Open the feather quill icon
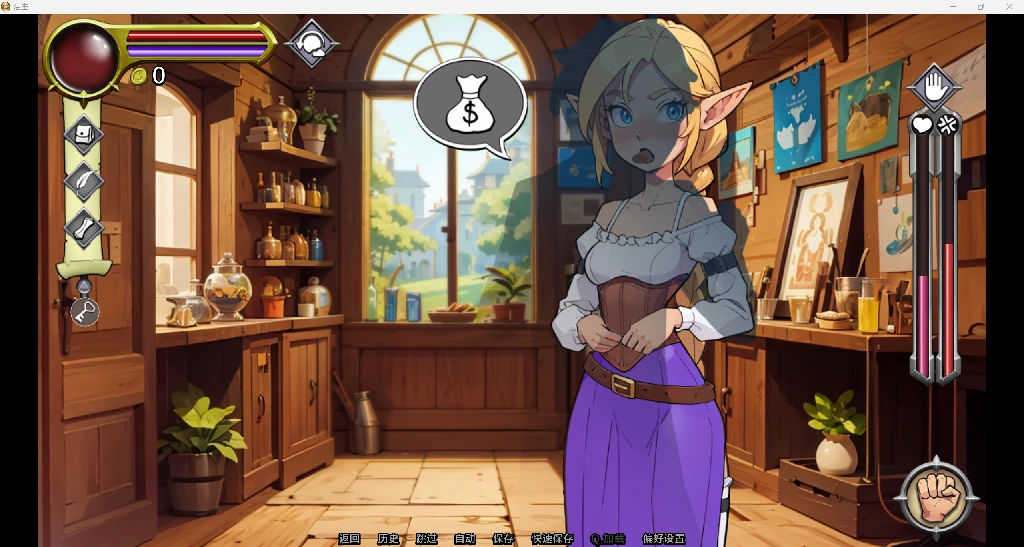This screenshot has height=547, width=1024. coord(84,182)
